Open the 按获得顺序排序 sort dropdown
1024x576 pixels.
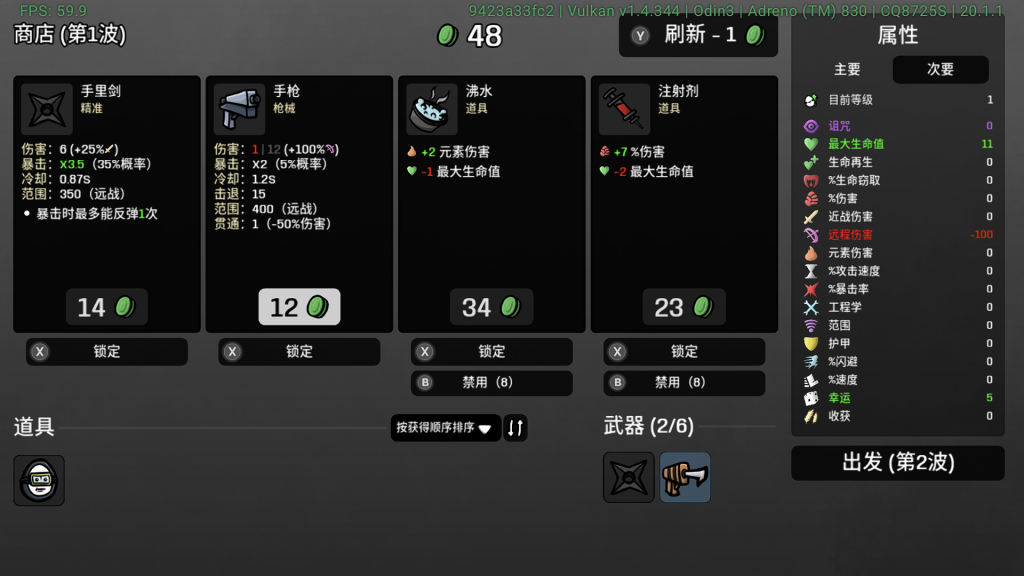tap(445, 428)
